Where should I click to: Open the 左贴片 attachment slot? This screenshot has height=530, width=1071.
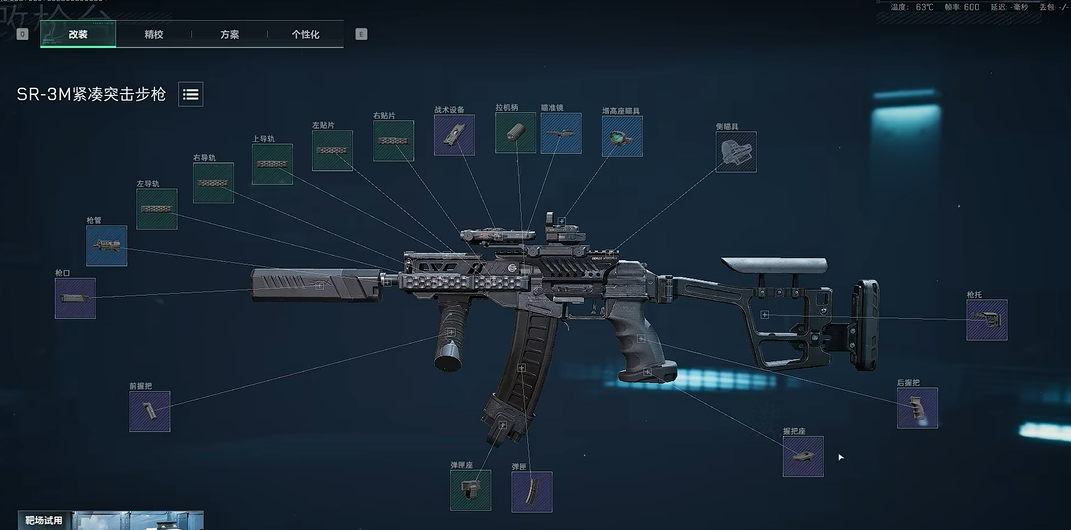[332, 150]
